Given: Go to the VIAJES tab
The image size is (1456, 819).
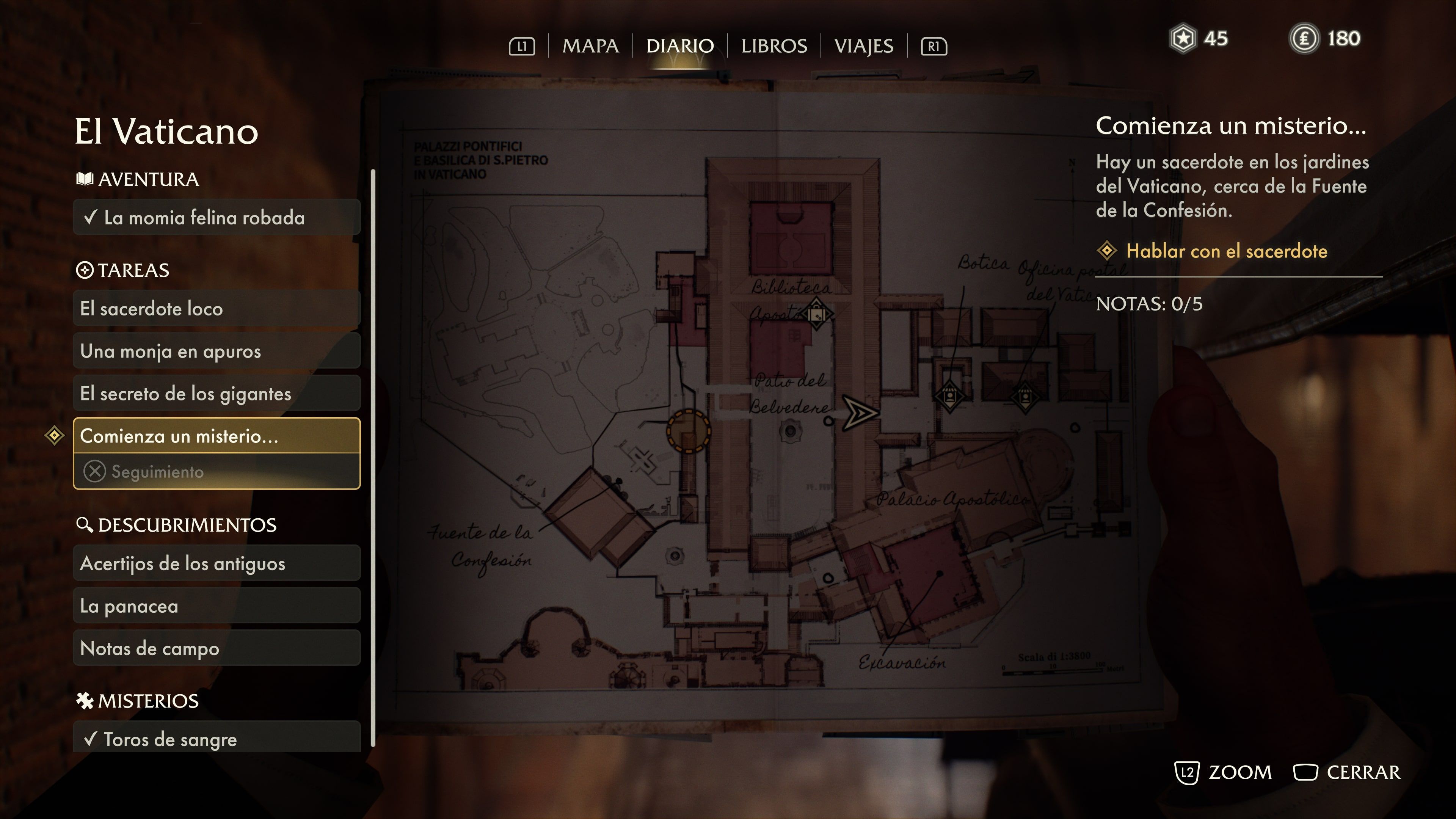Looking at the screenshot, I should pyautogui.click(x=864, y=46).
